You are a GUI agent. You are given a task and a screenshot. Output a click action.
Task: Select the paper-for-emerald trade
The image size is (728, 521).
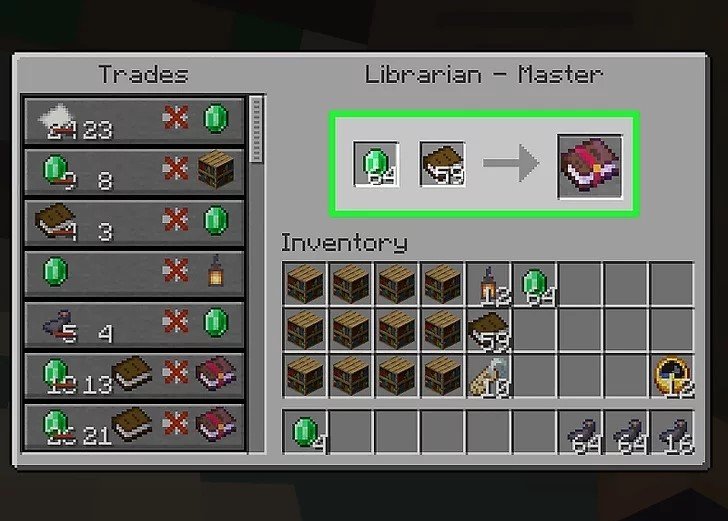(x=134, y=119)
